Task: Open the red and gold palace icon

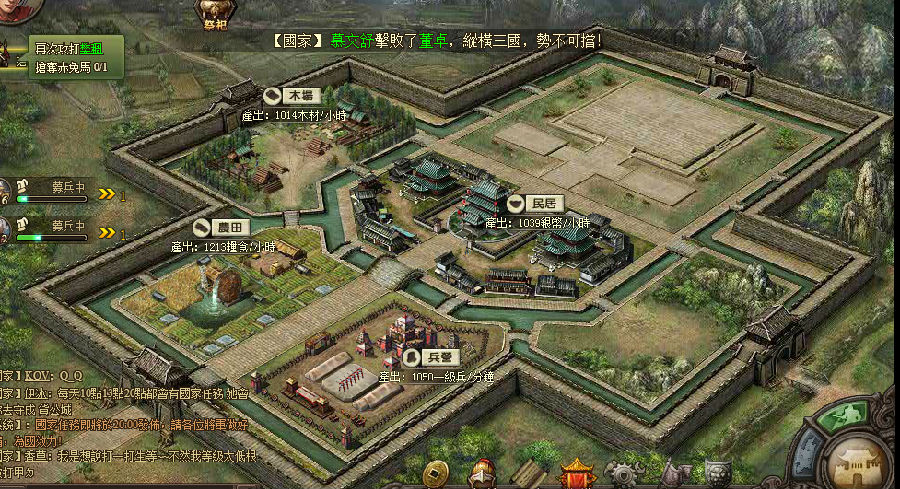Action: [x=577, y=474]
